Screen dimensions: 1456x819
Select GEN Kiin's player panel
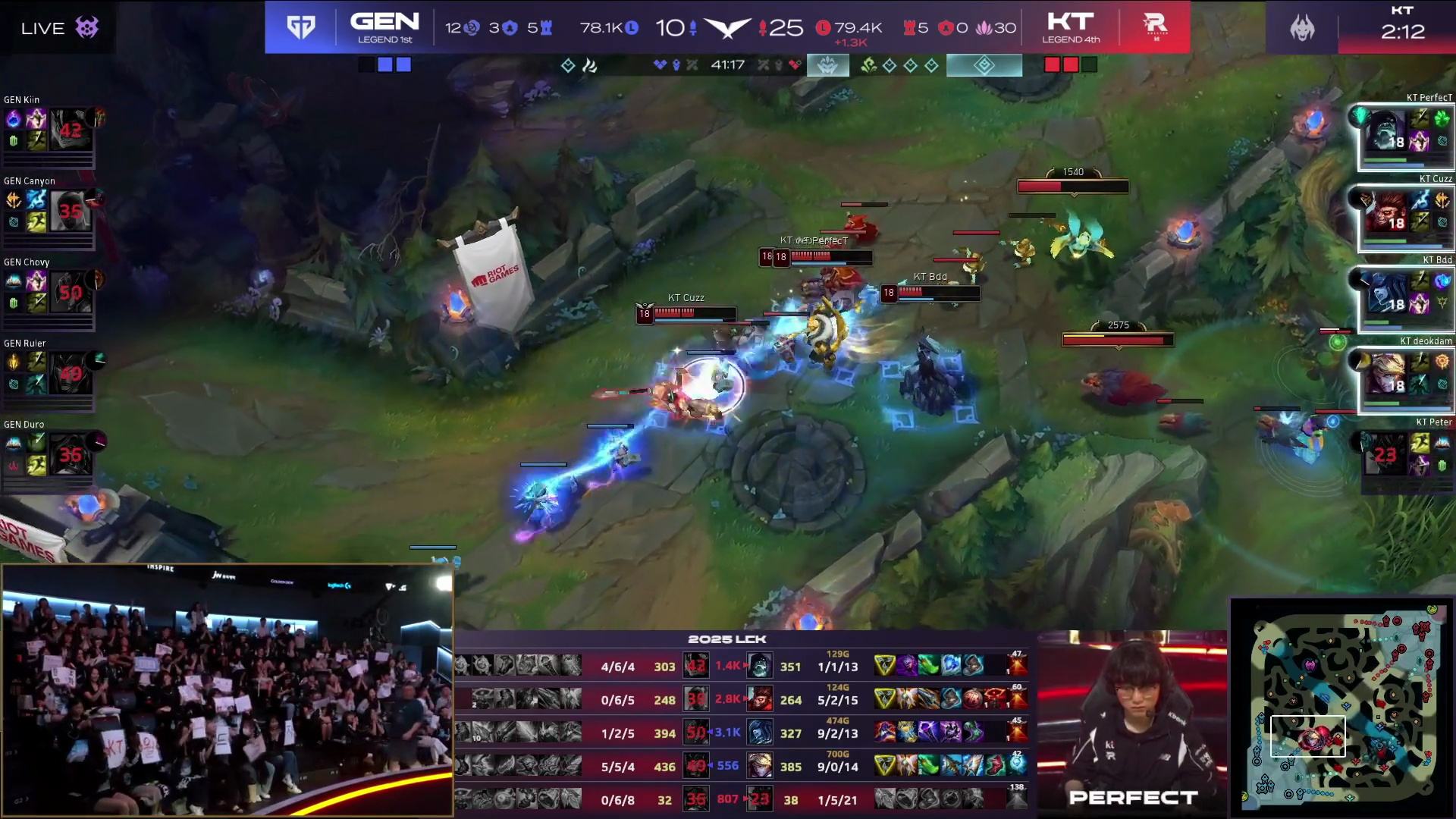(49, 130)
